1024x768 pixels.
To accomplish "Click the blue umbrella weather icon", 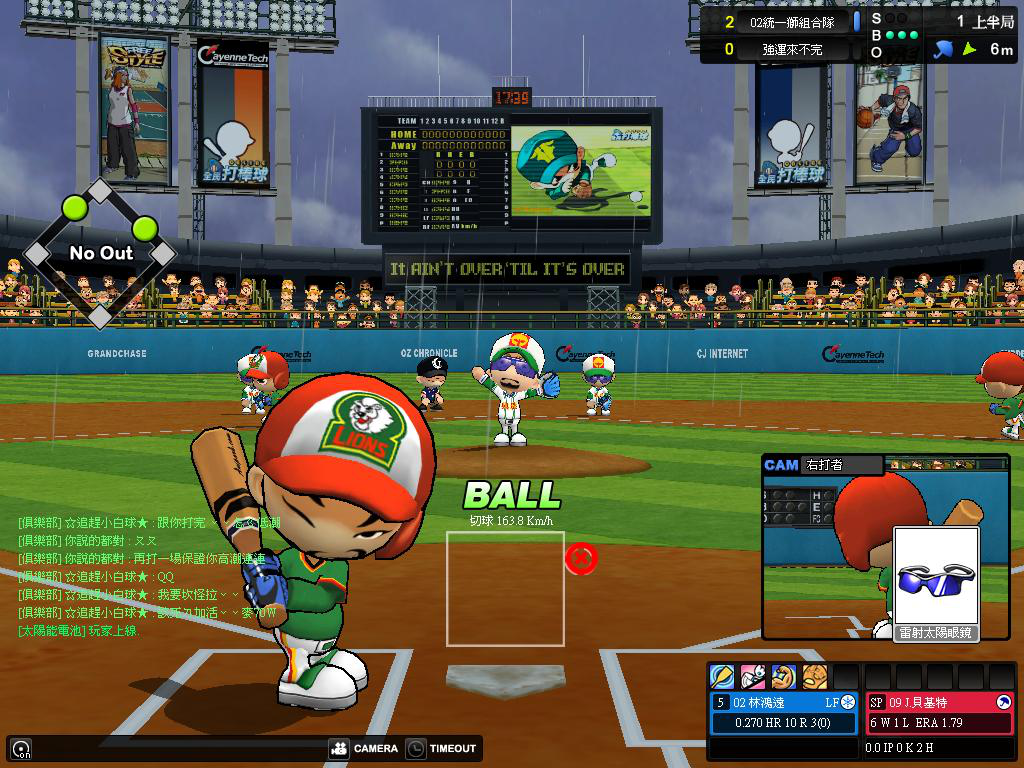I will [942, 48].
